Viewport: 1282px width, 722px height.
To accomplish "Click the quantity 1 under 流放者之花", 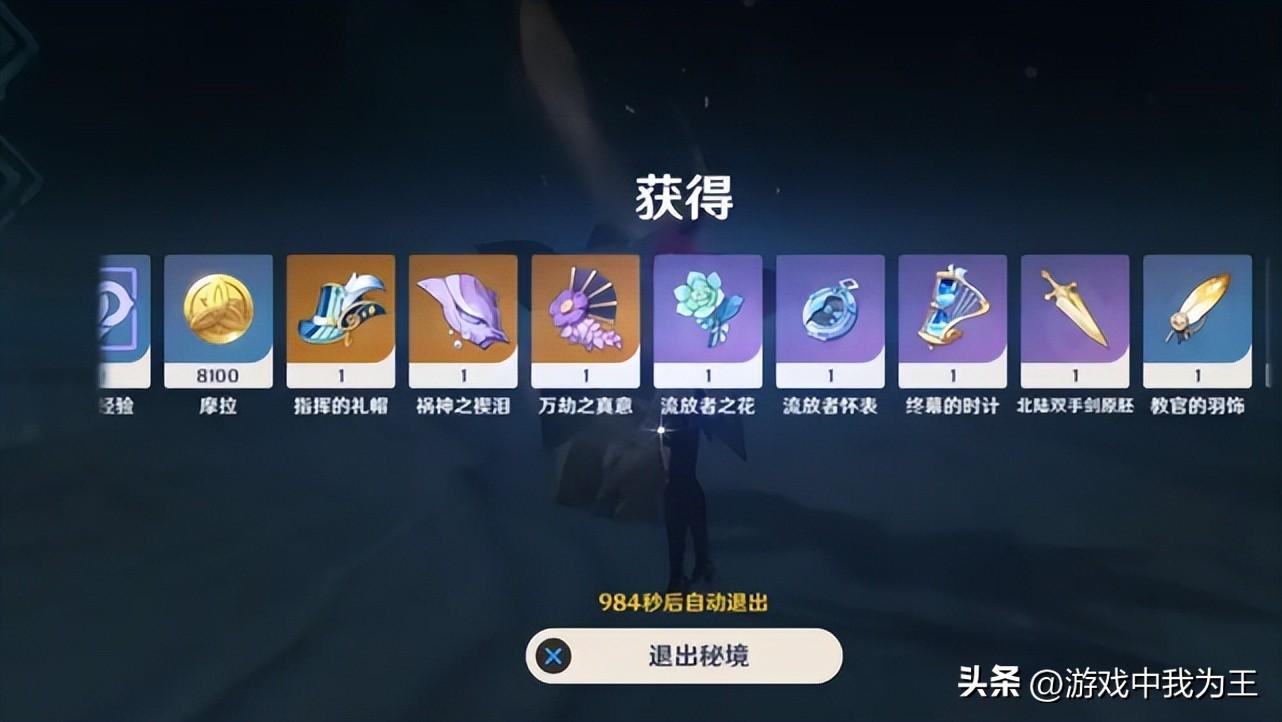I will click(x=707, y=375).
